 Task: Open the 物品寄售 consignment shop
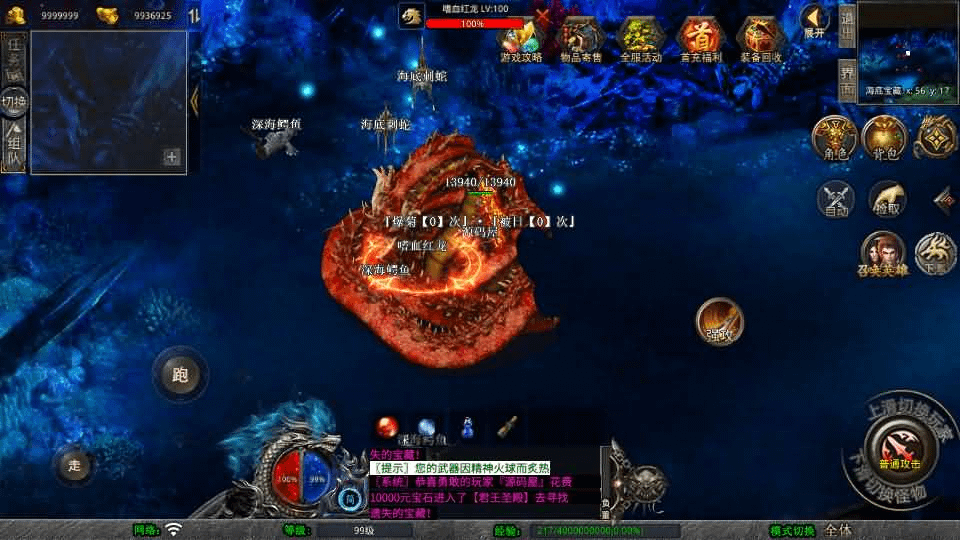pyautogui.click(x=581, y=38)
